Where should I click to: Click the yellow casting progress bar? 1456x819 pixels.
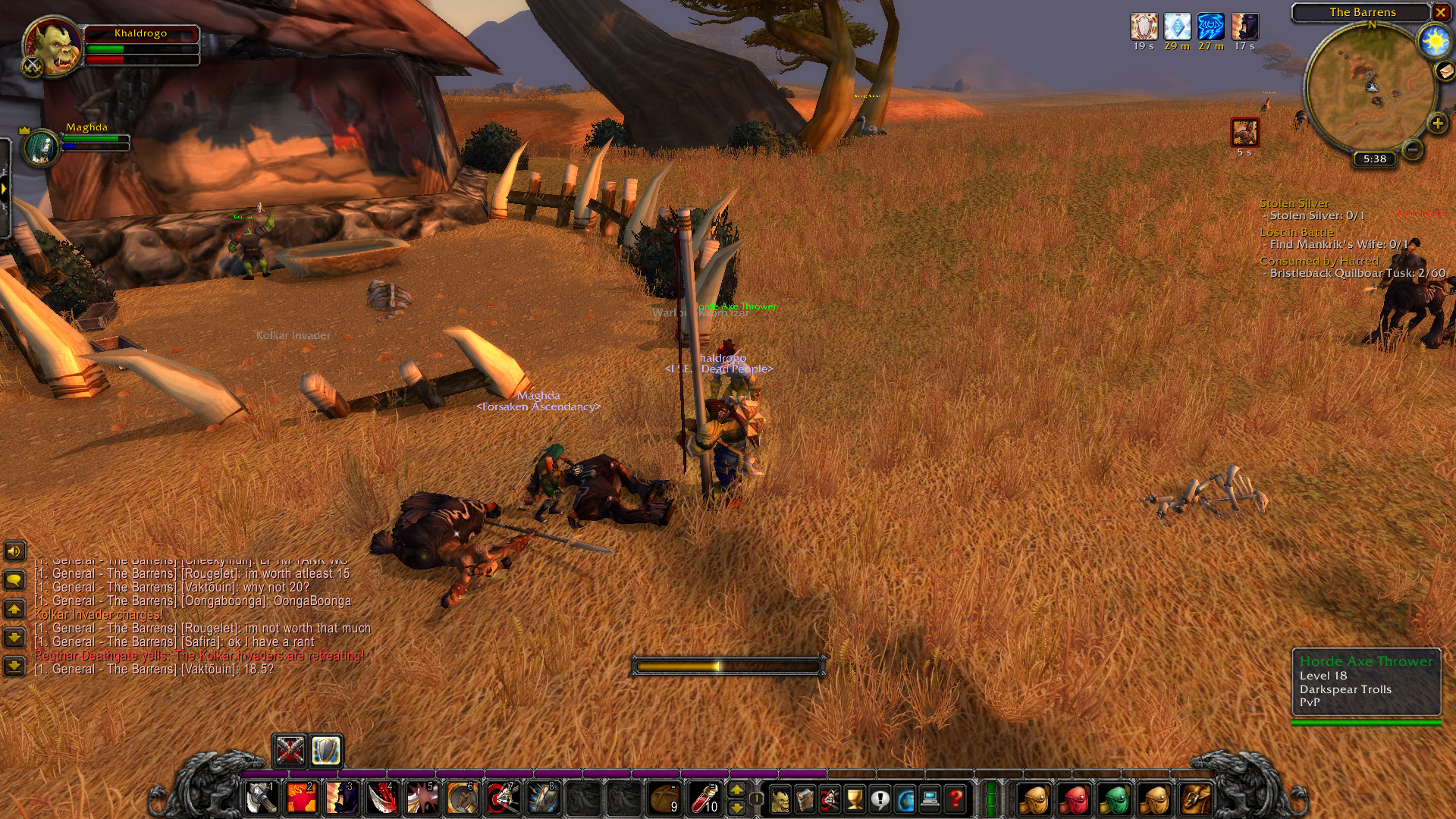(x=728, y=665)
